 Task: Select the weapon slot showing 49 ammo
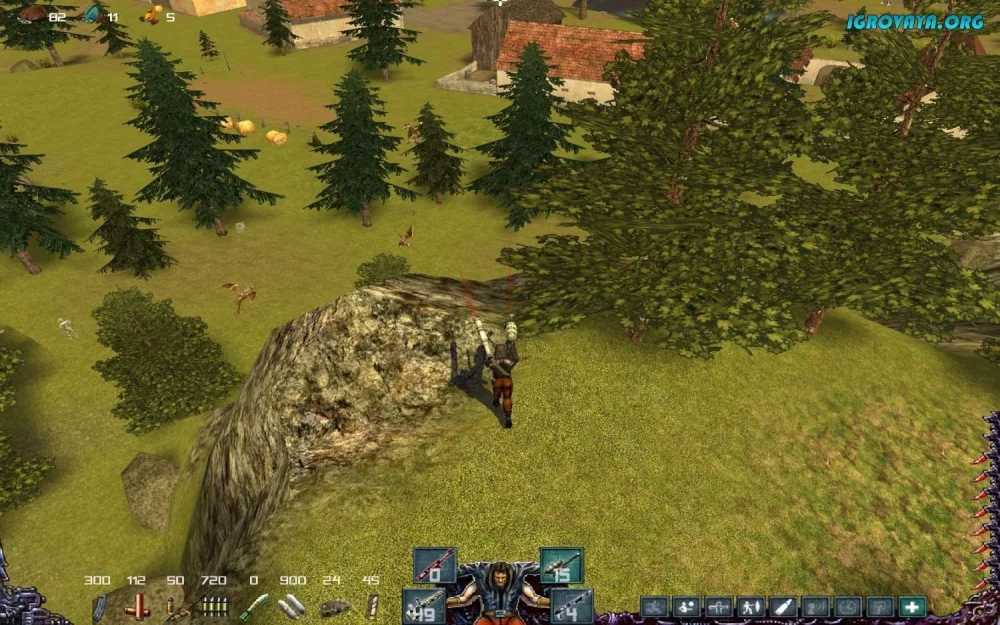tap(424, 605)
